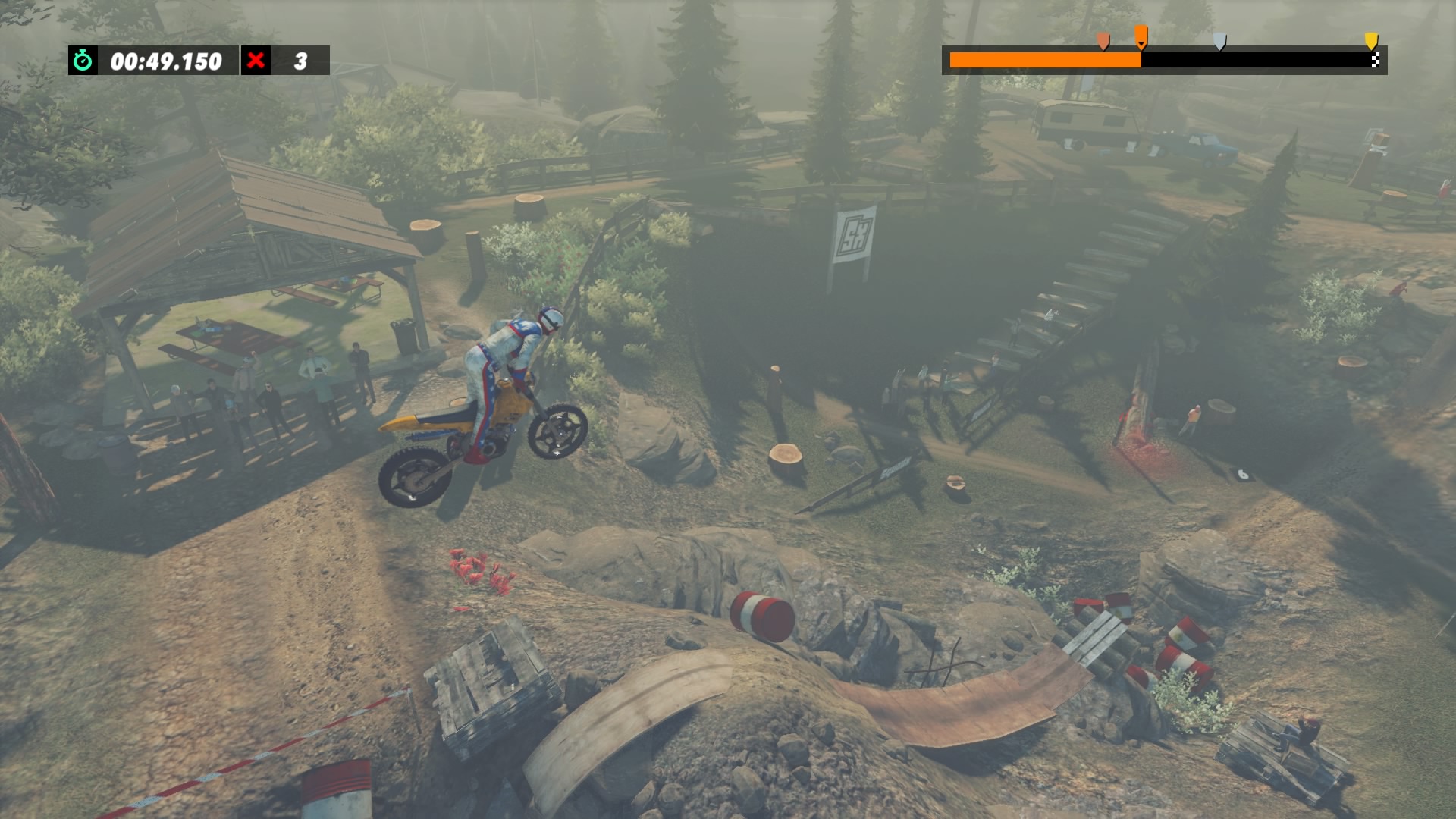Click the gold medal marker

(1371, 40)
